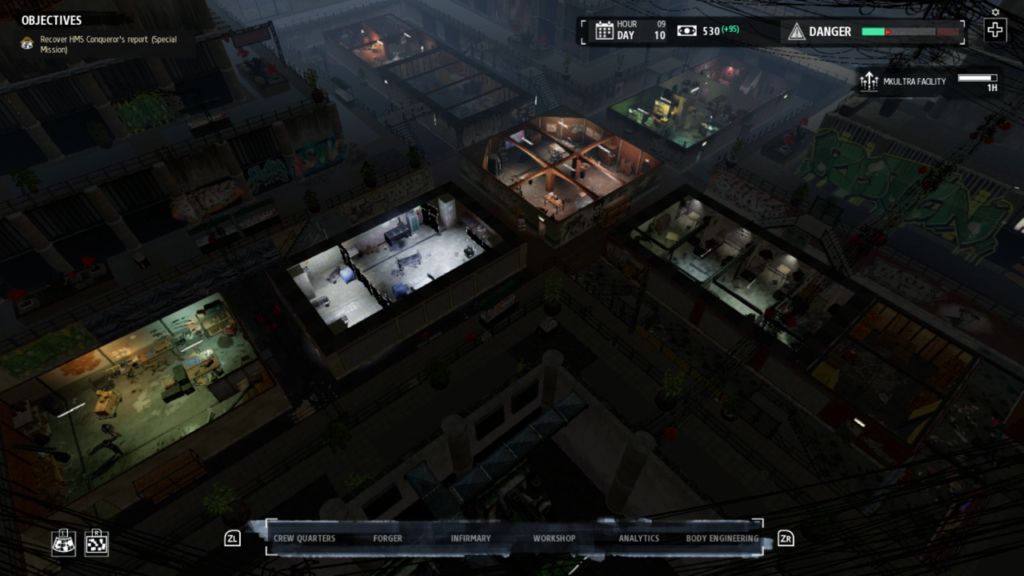Choose the Body Engineering tab

pyautogui.click(x=722, y=538)
